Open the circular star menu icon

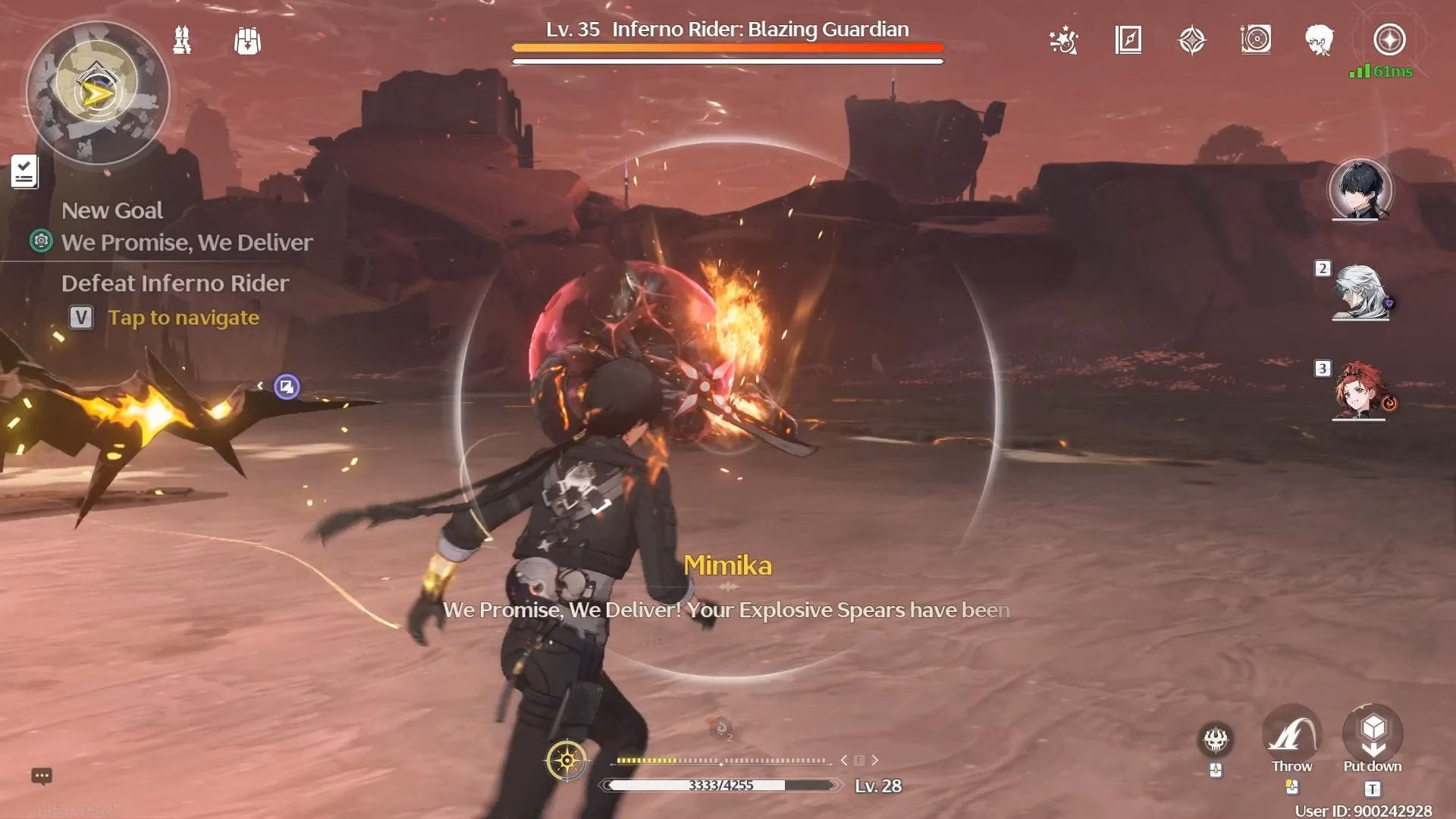coord(1389,39)
